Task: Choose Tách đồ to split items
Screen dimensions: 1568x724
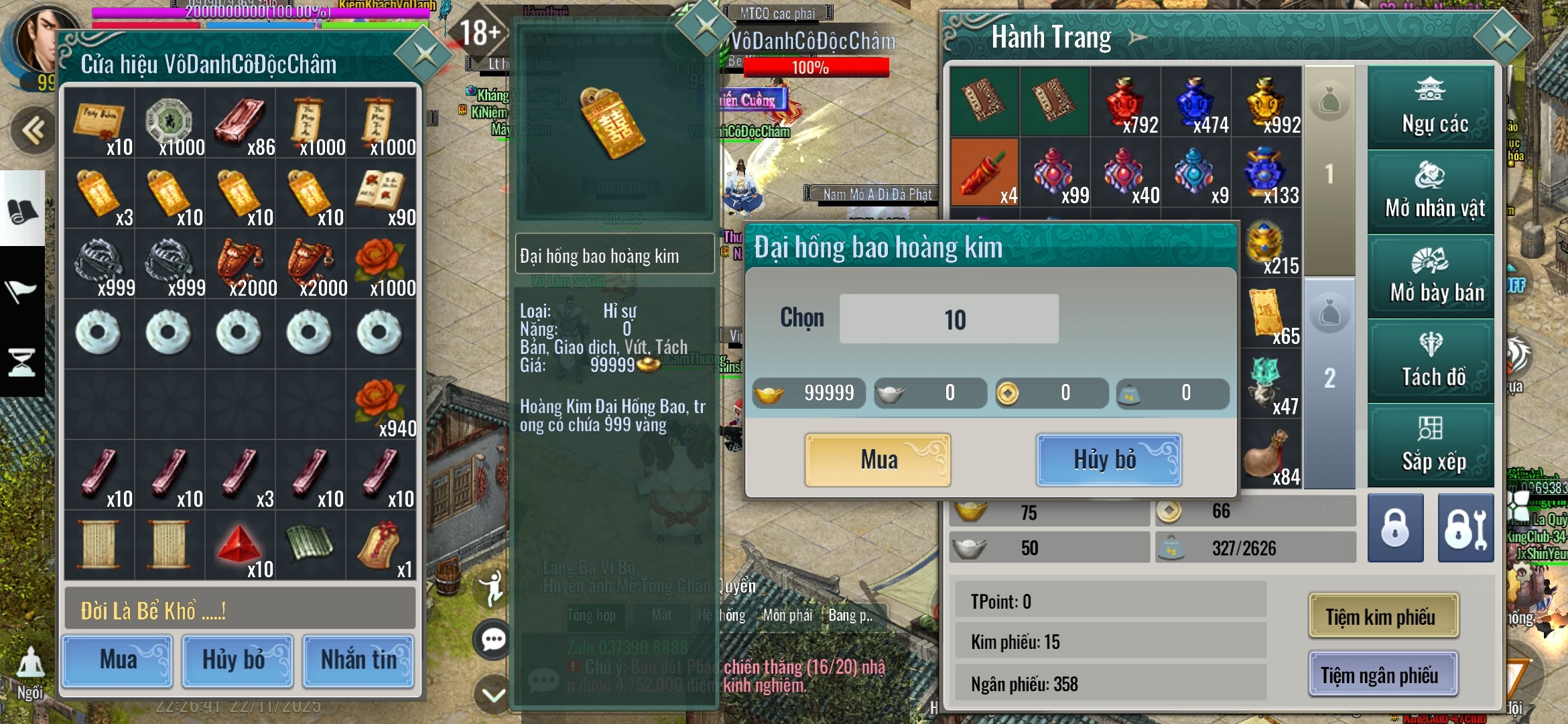Action: [1431, 361]
